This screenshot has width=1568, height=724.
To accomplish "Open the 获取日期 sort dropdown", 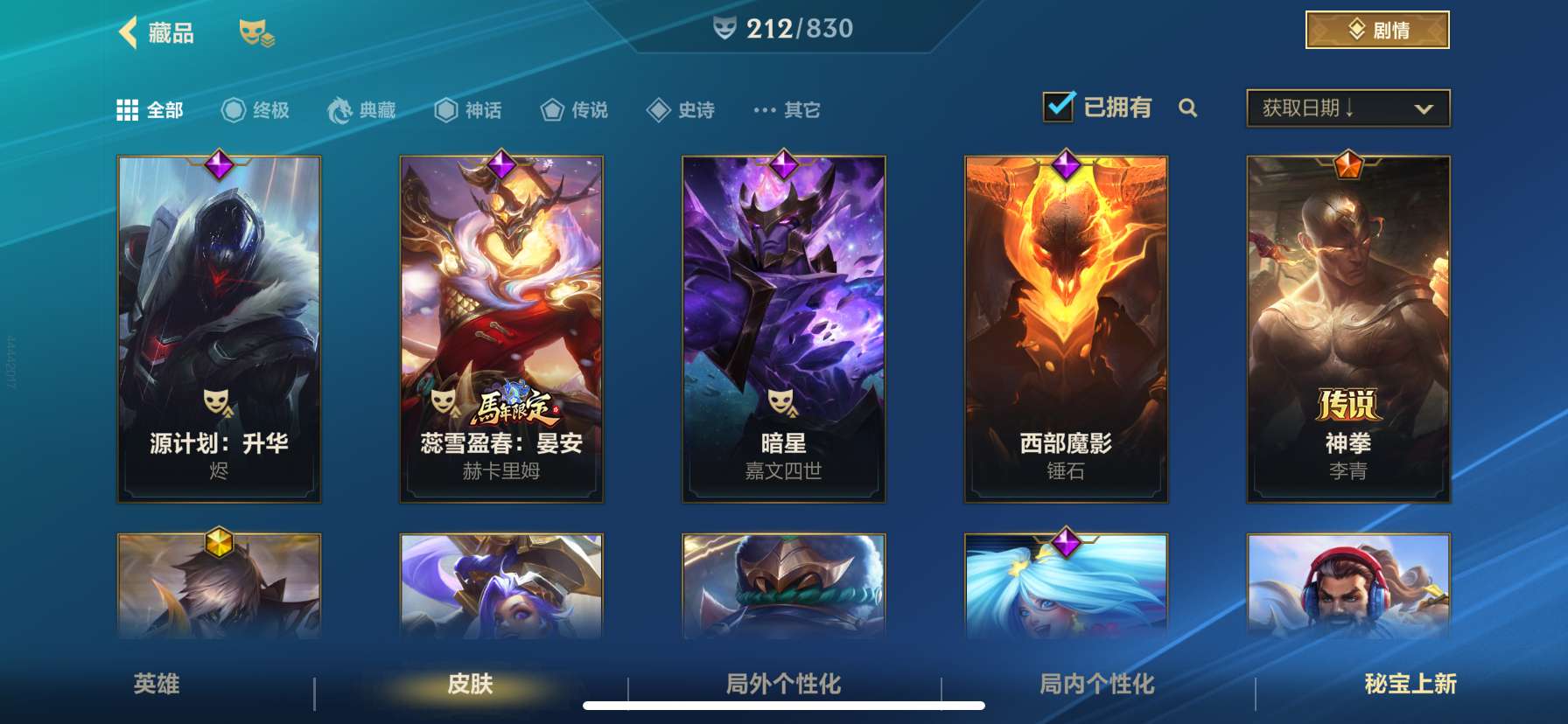I will click(1347, 108).
